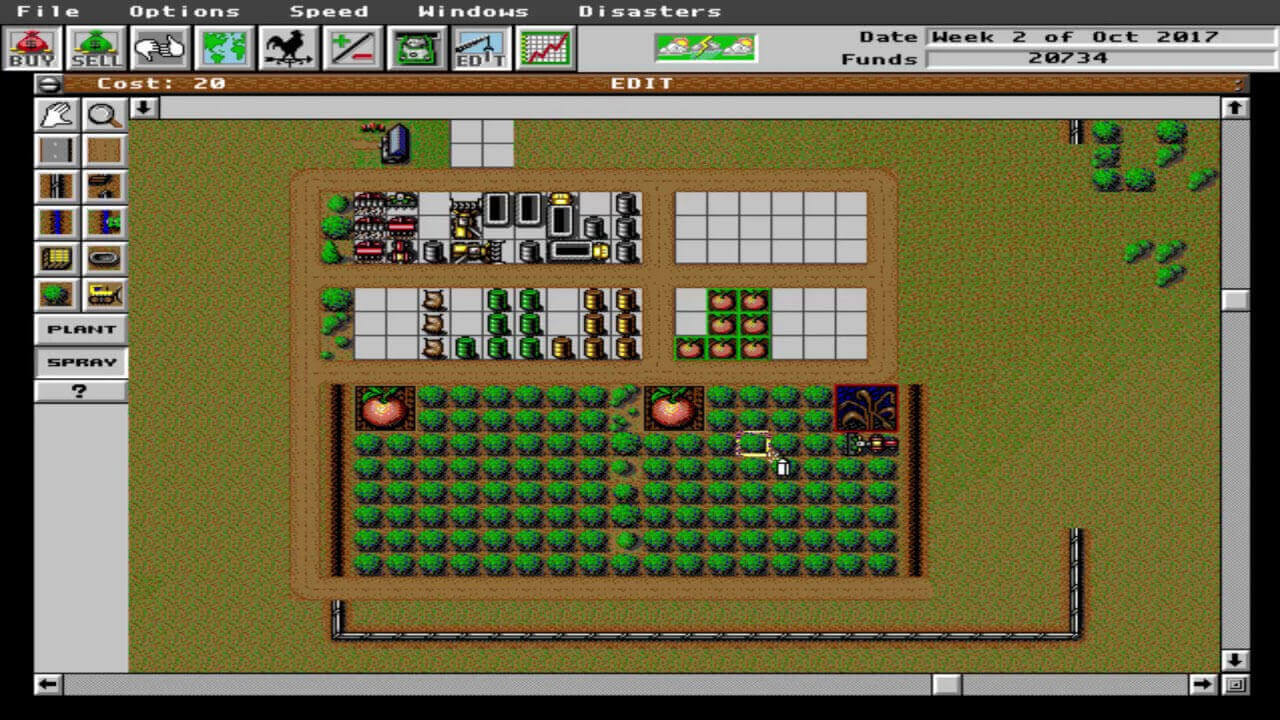Toggle the PLANT mode on
Viewport: 1280px width, 720px height.
click(x=79, y=328)
